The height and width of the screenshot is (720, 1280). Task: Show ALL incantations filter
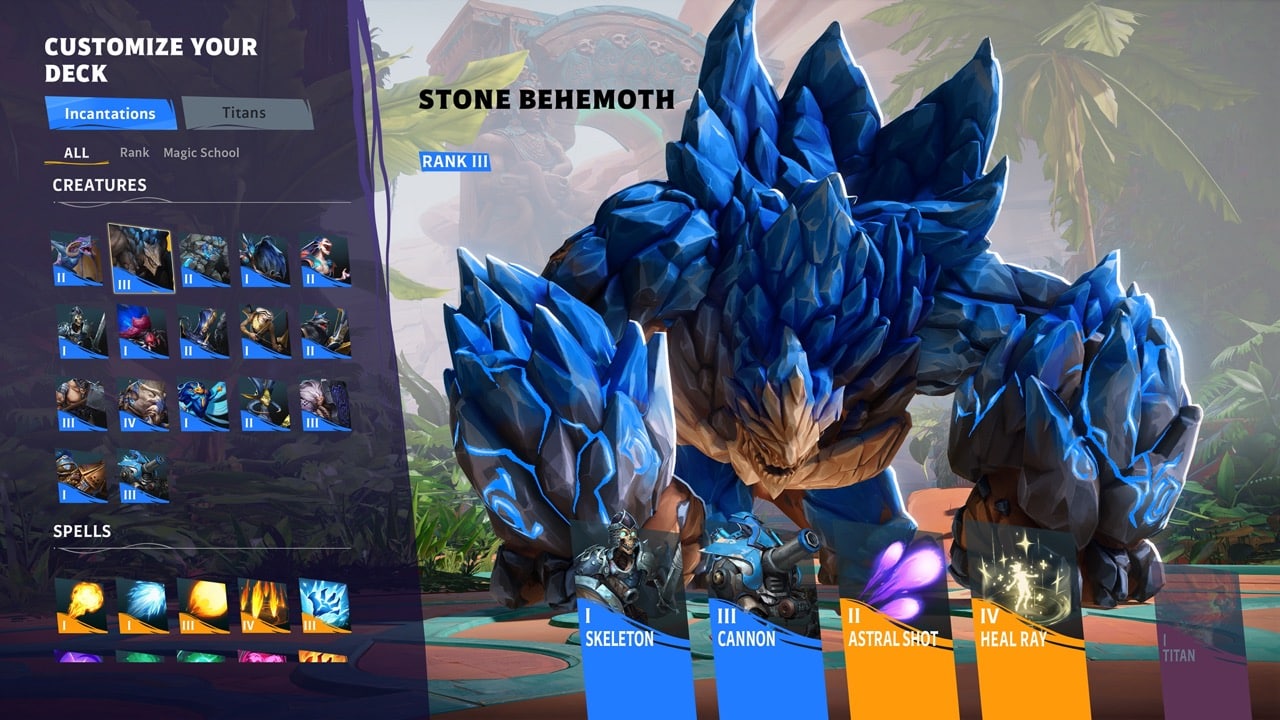pos(76,153)
